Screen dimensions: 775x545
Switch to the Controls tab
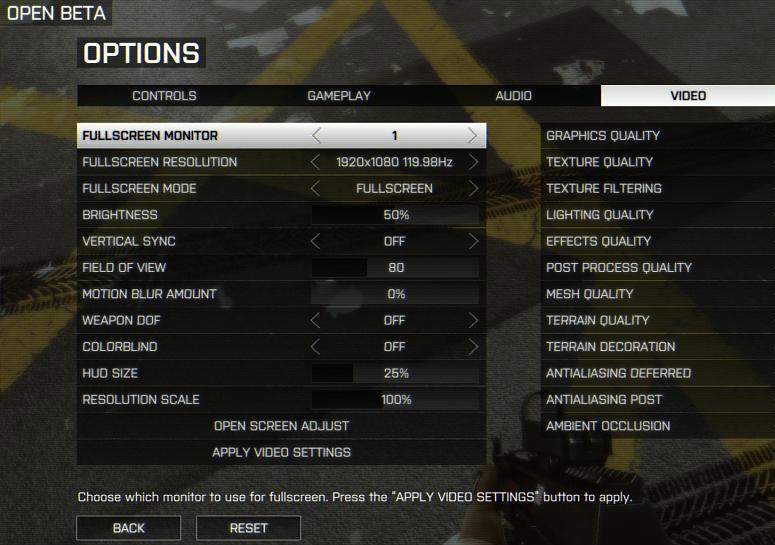tap(164, 96)
